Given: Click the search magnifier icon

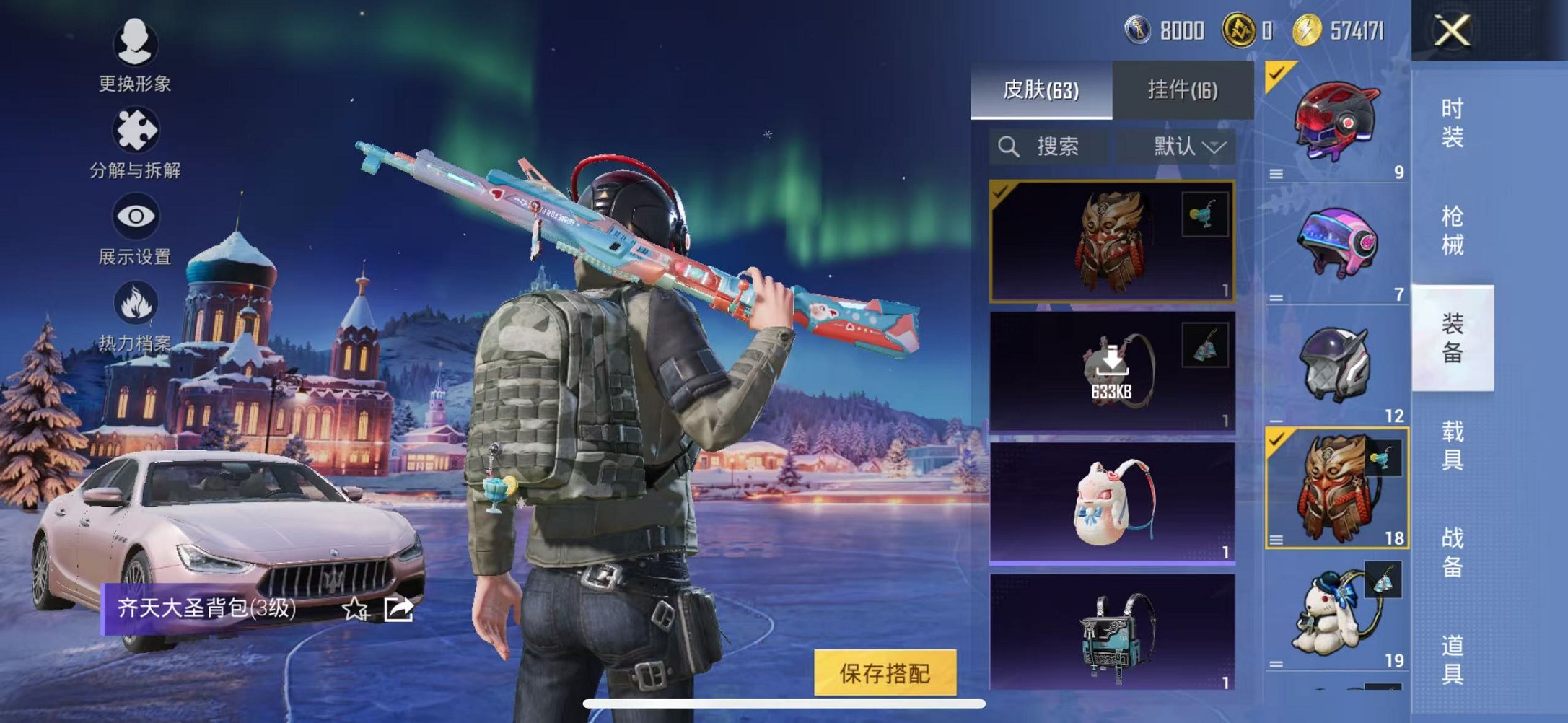Looking at the screenshot, I should (1007, 146).
